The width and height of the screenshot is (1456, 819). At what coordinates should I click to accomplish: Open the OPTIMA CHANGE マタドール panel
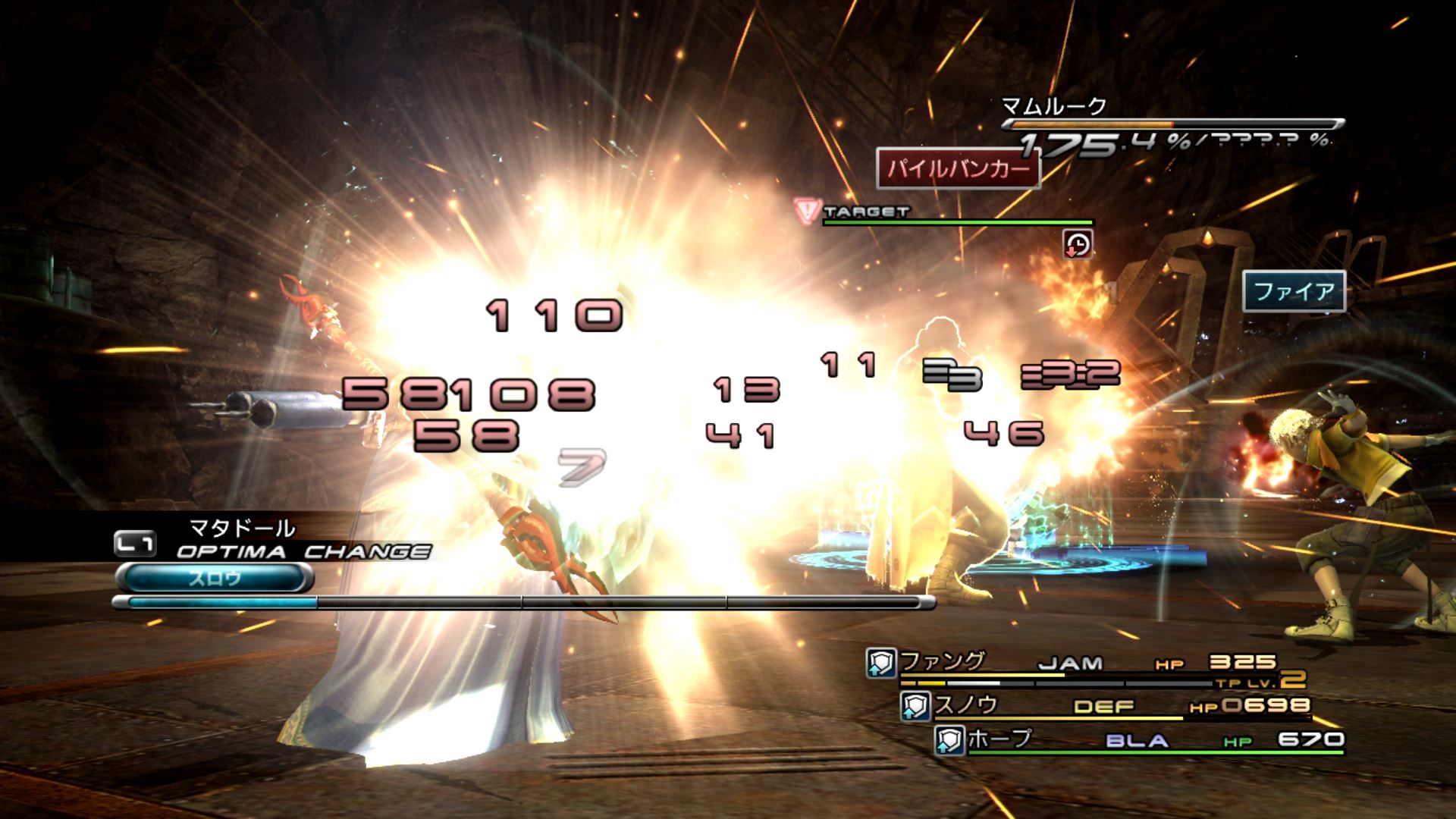pyautogui.click(x=273, y=540)
